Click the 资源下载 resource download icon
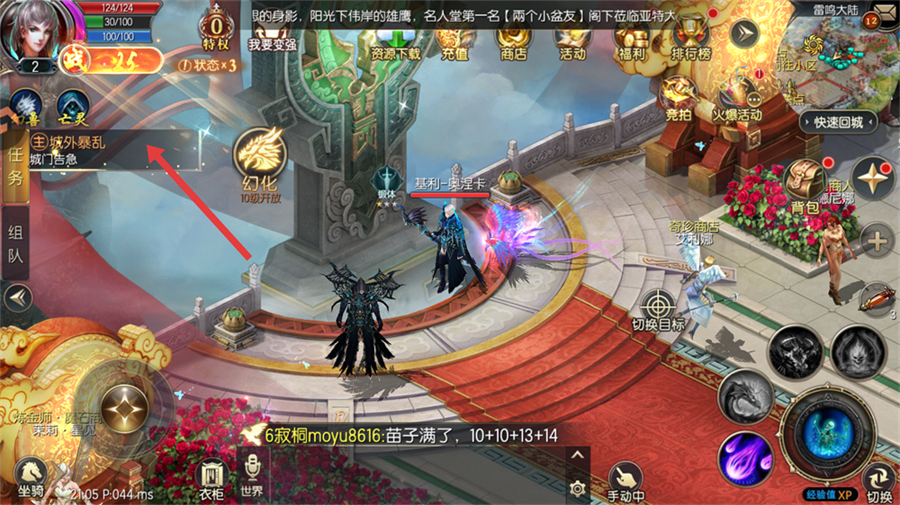This screenshot has width=900, height=505. coord(395,43)
